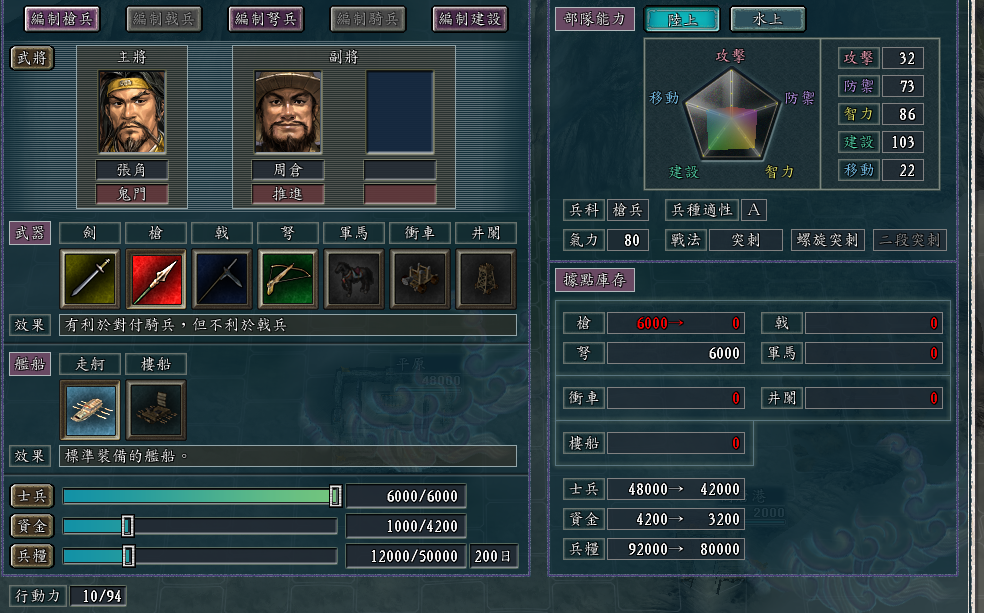Choose the 走舸 light warship icon
Viewport: 984px width, 613px height.
point(90,410)
